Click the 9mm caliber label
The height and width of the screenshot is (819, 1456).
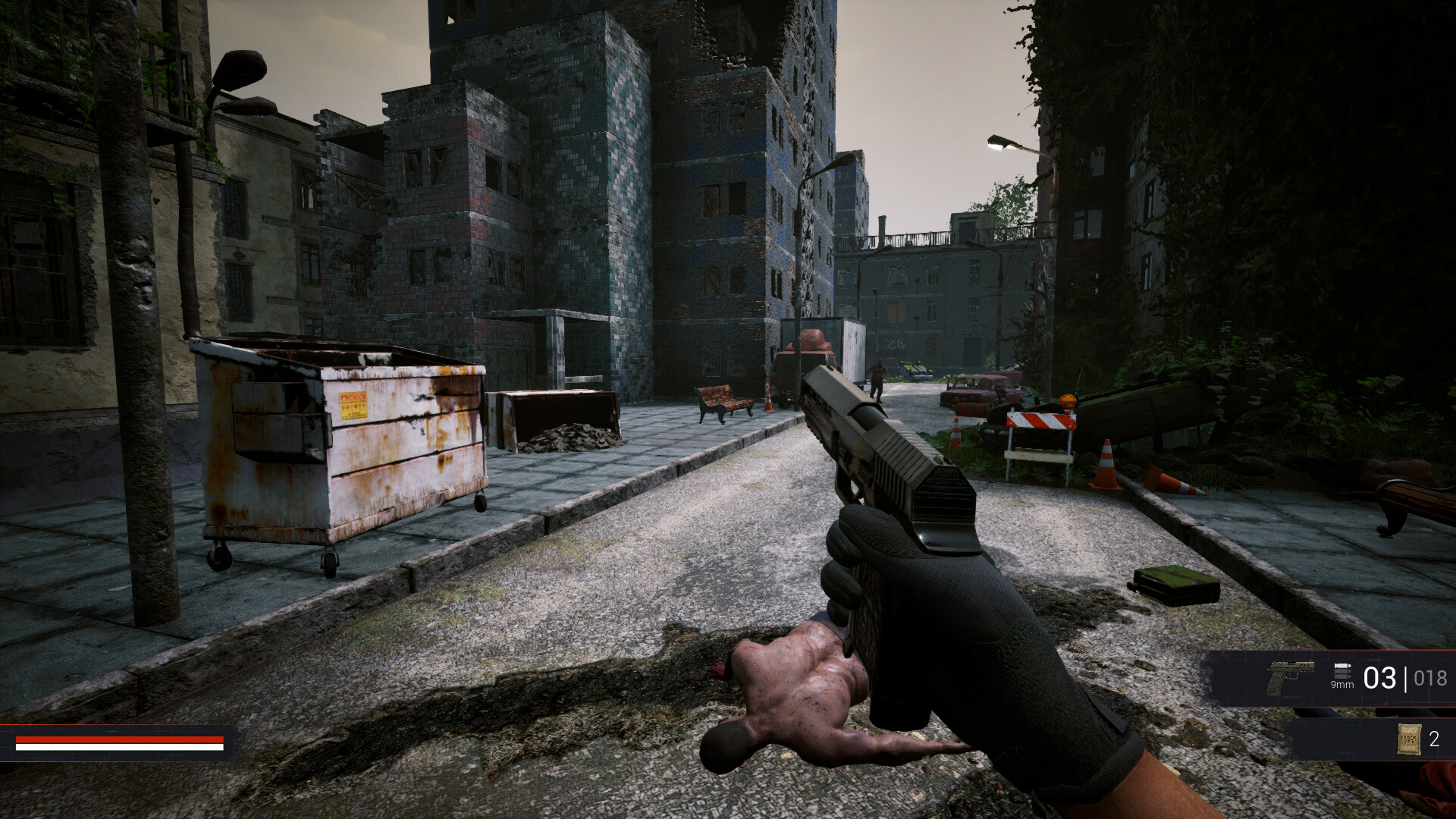(x=1343, y=685)
